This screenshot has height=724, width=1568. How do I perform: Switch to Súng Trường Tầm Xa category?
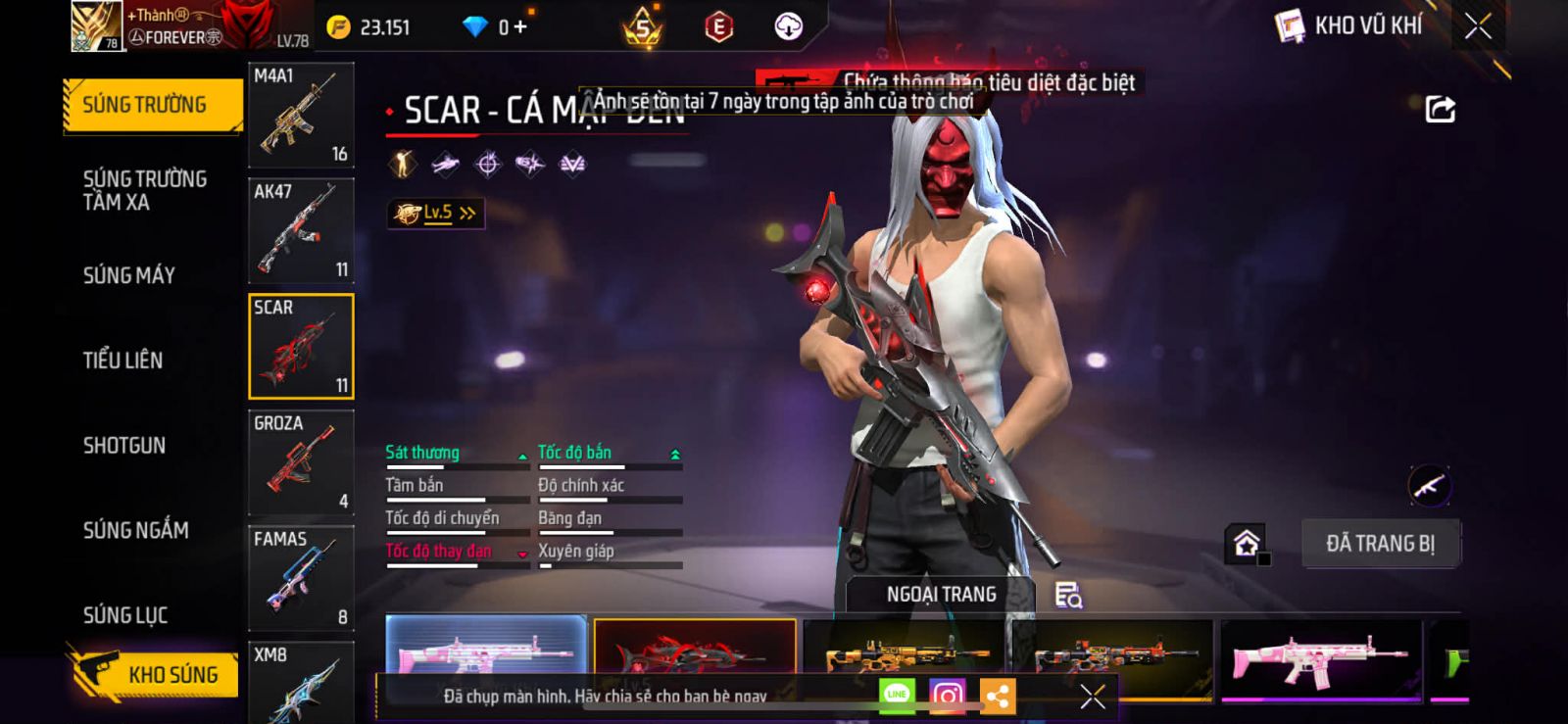click(x=144, y=190)
